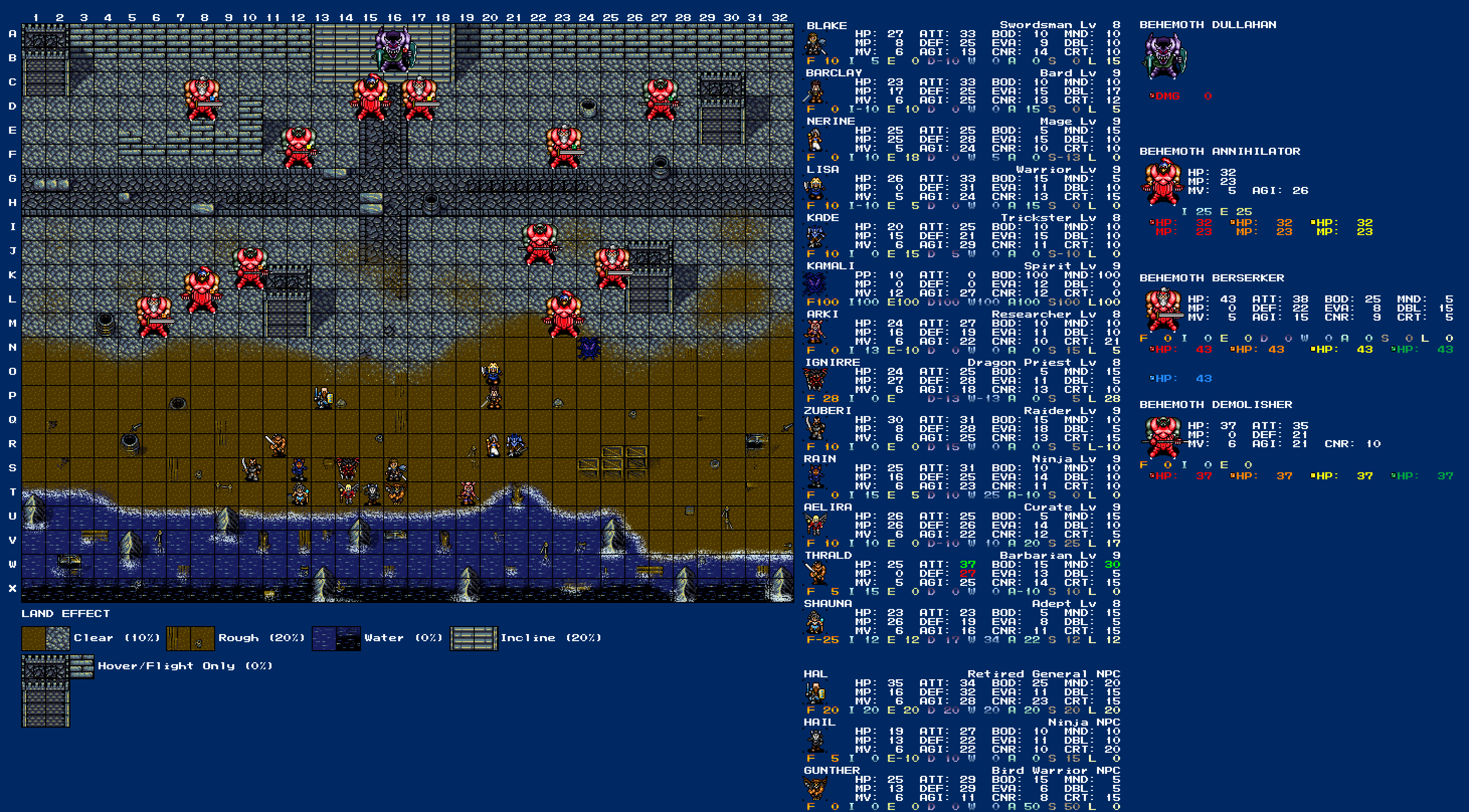Select Nerine the Mage's roster portrait
The image size is (1469, 812).
coord(815,140)
